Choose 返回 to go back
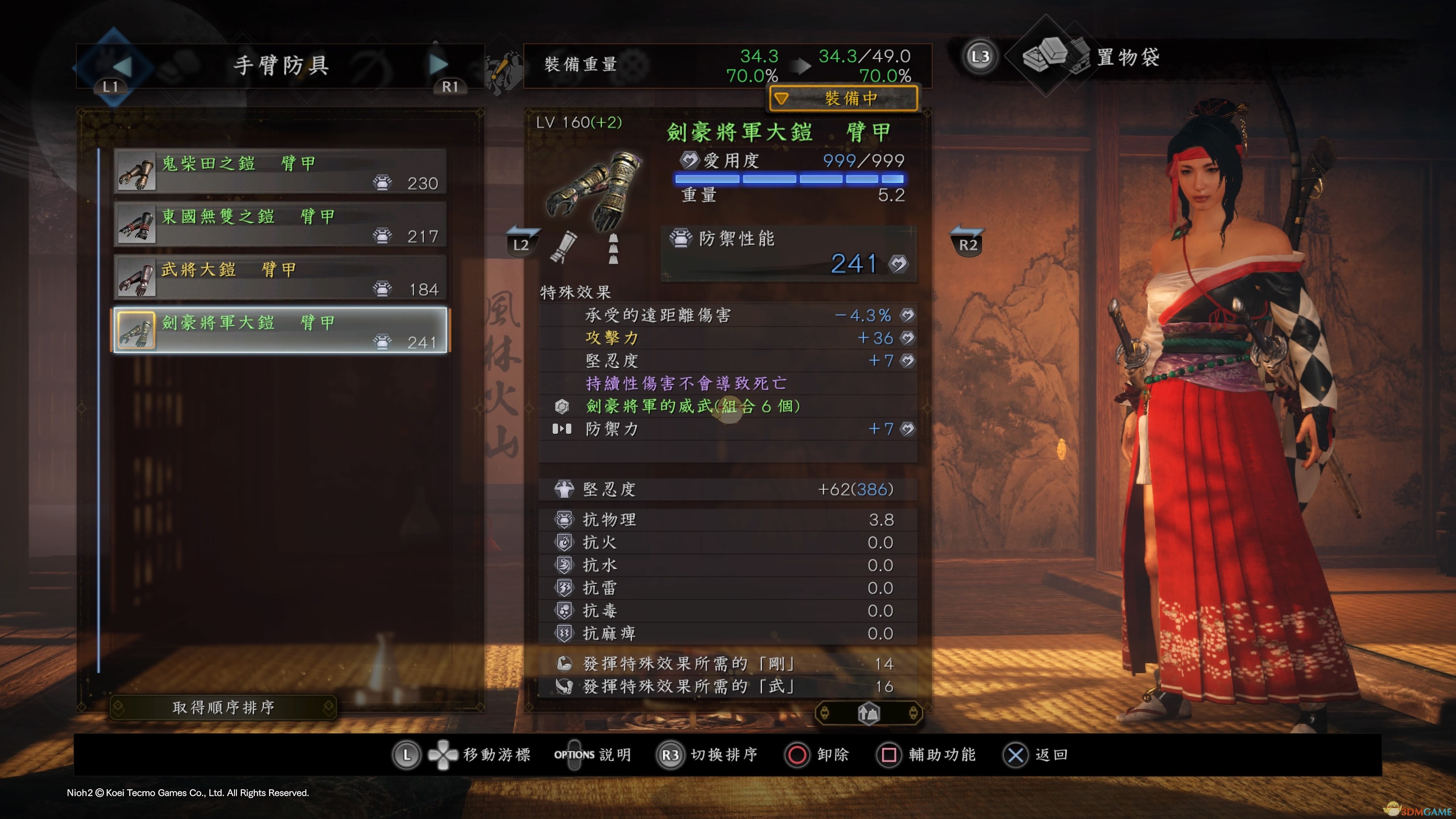The width and height of the screenshot is (1456, 819). click(x=1036, y=755)
